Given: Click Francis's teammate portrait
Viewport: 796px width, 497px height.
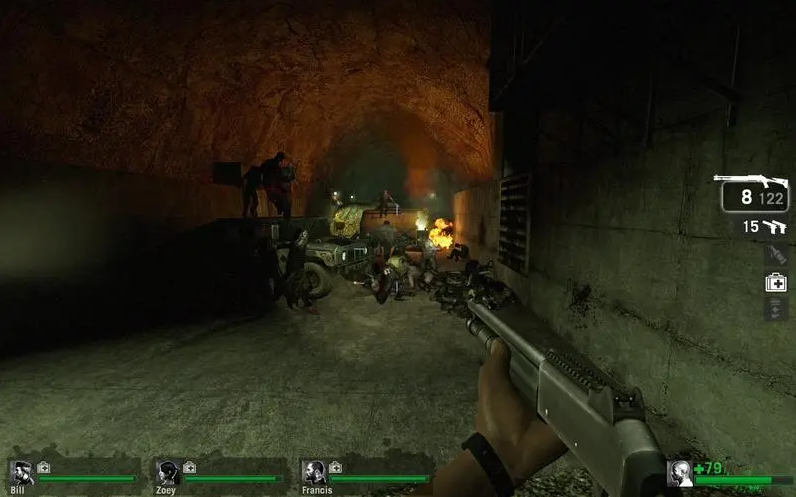Looking at the screenshot, I should [314, 473].
